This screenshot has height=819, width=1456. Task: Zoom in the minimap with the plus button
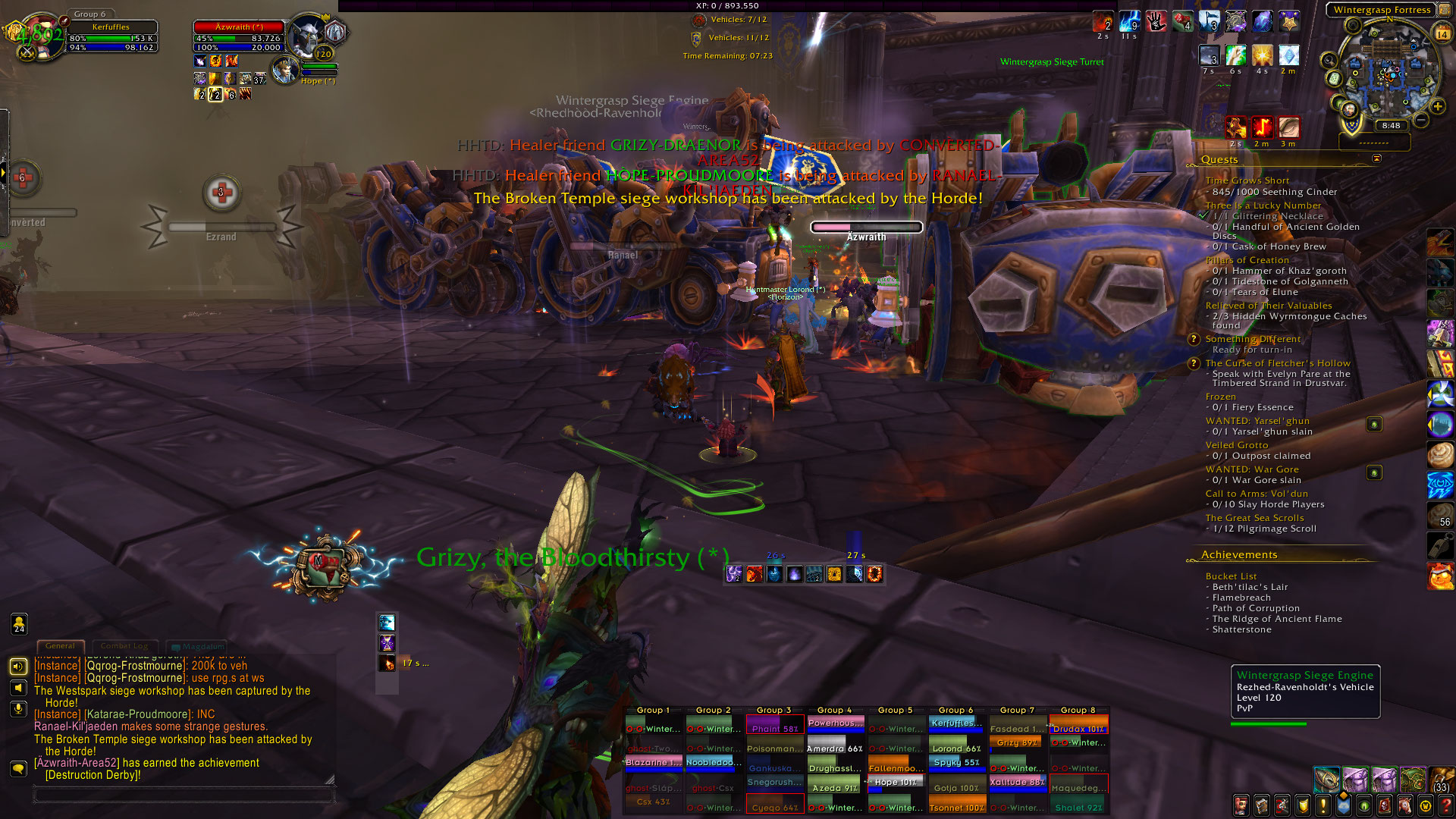coord(1437,106)
